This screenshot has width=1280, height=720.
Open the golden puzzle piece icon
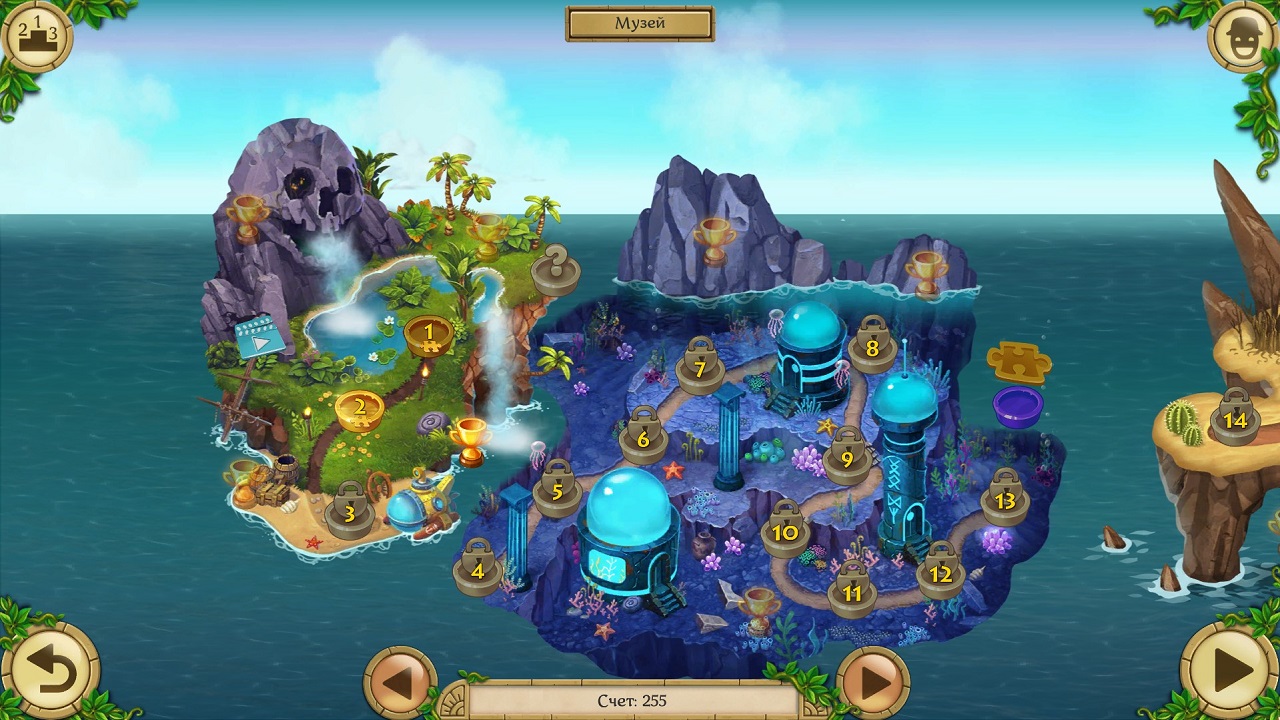(x=1018, y=361)
